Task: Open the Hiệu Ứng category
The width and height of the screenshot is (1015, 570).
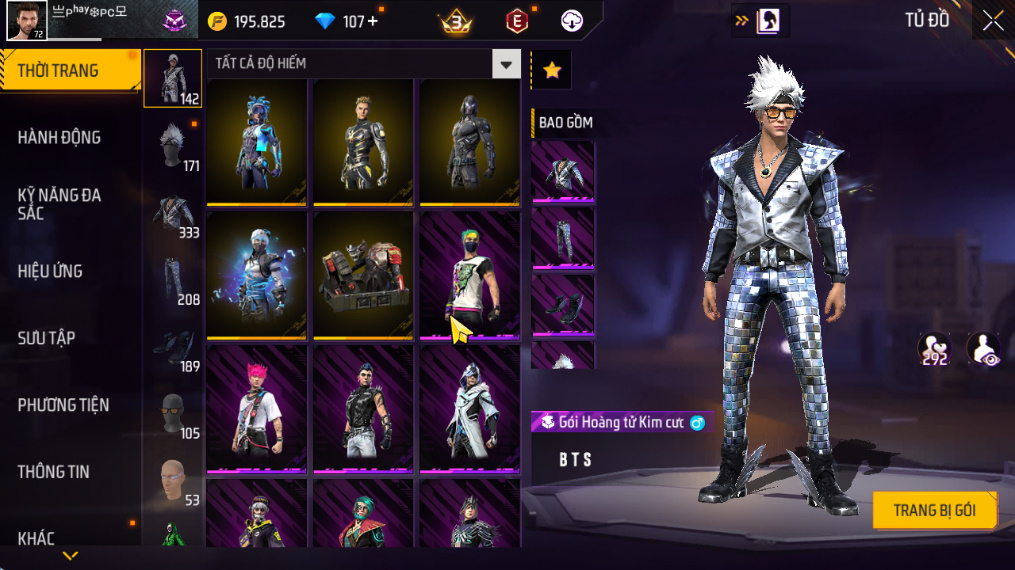Action: tap(50, 271)
